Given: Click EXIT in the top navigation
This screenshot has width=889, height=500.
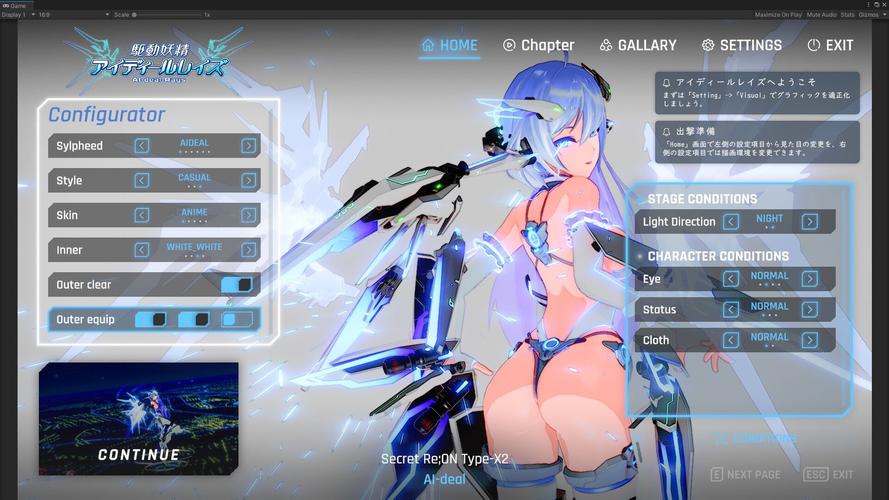Looking at the screenshot, I should (x=830, y=45).
